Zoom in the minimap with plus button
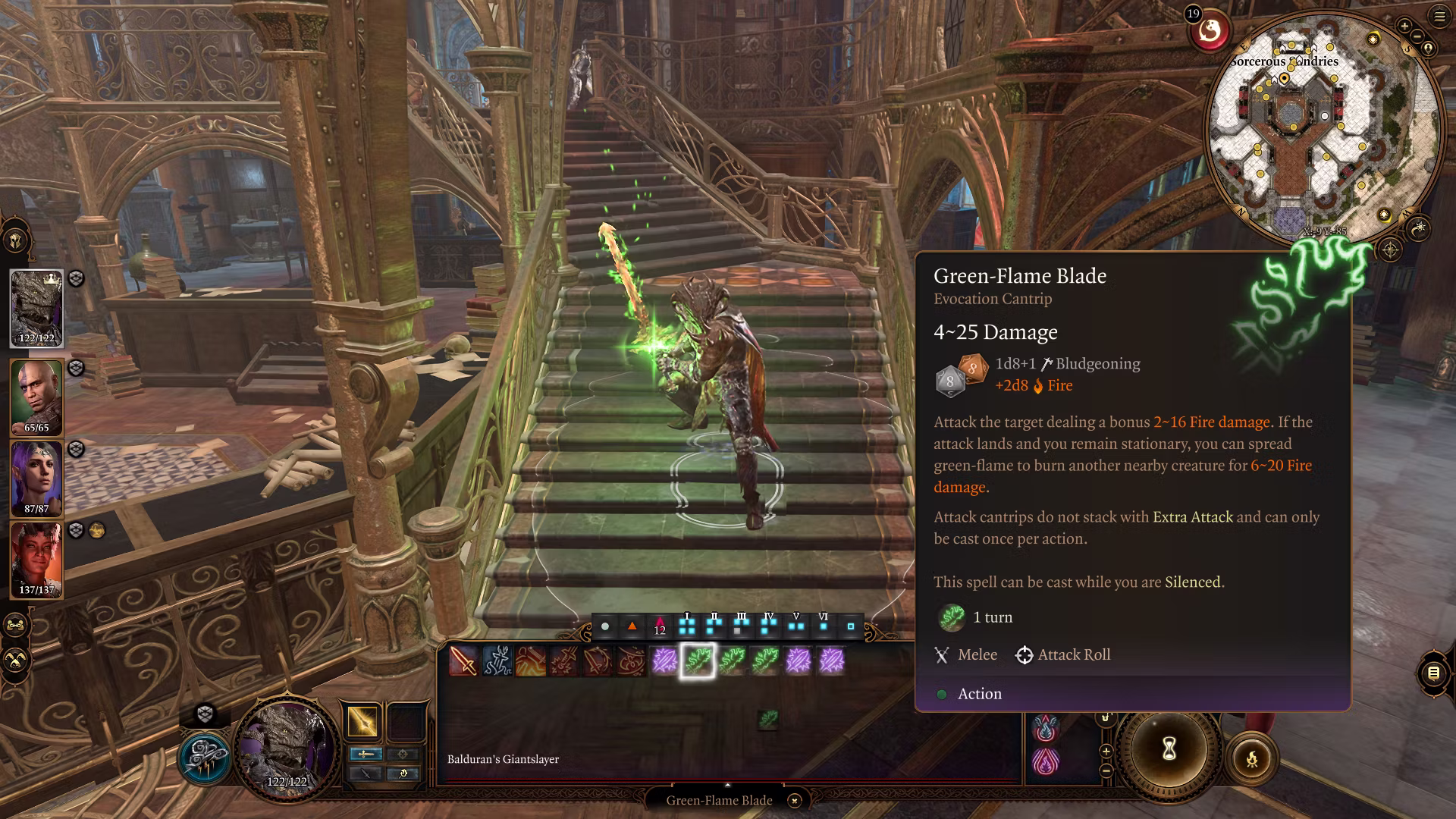This screenshot has height=819, width=1456. click(x=1404, y=26)
